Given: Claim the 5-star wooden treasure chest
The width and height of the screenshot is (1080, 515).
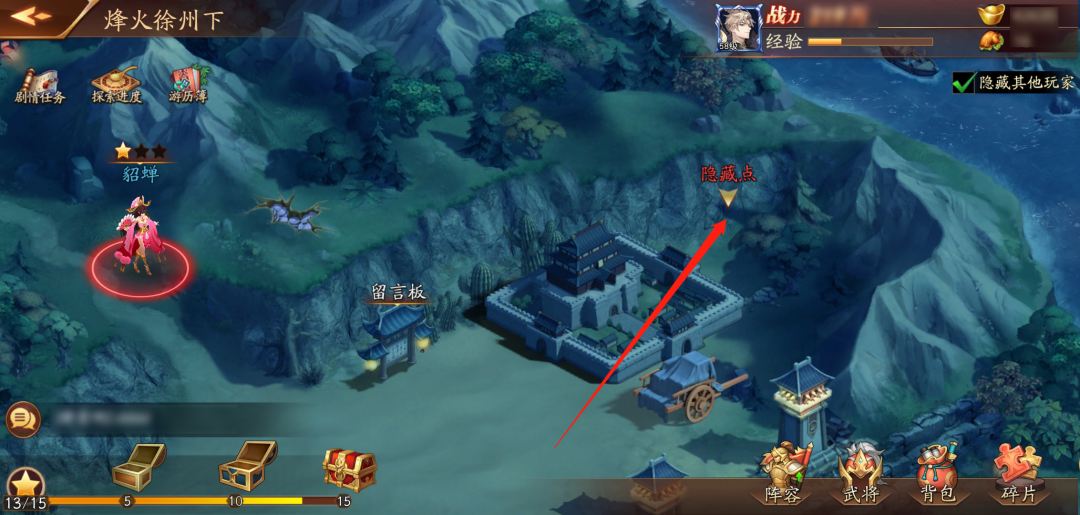Looking at the screenshot, I should tap(137, 464).
